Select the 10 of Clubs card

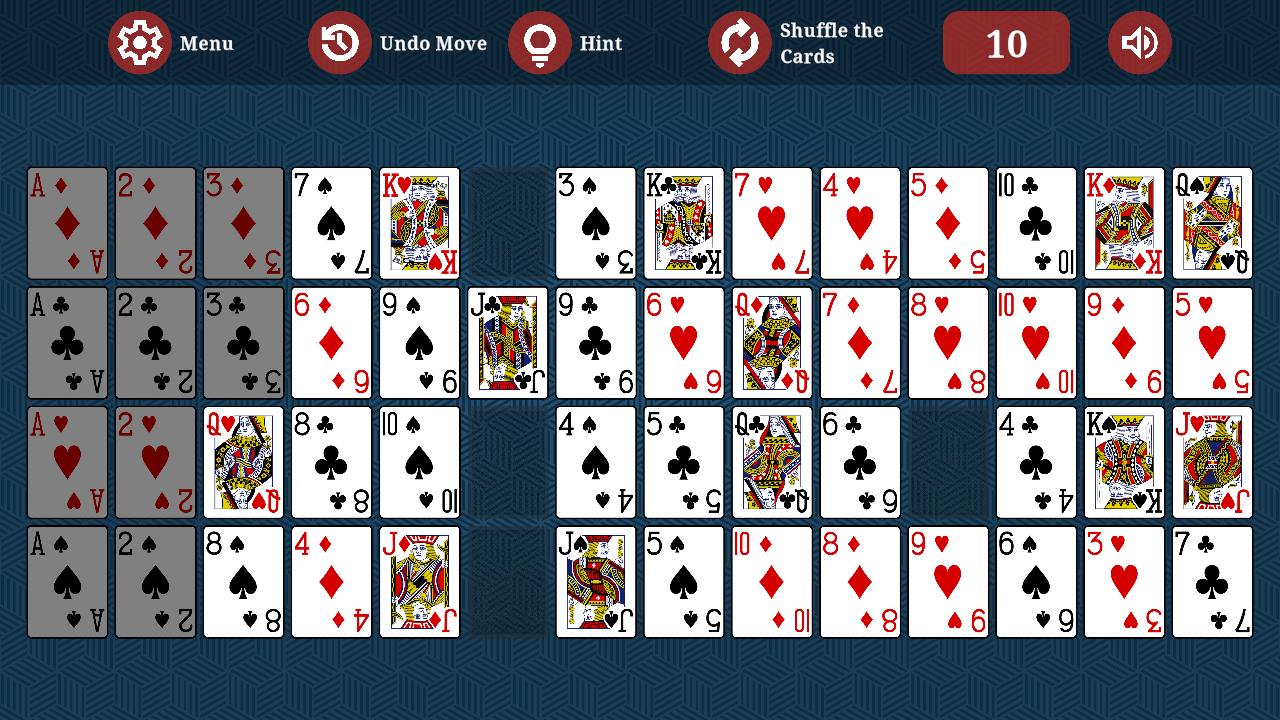(1036, 223)
